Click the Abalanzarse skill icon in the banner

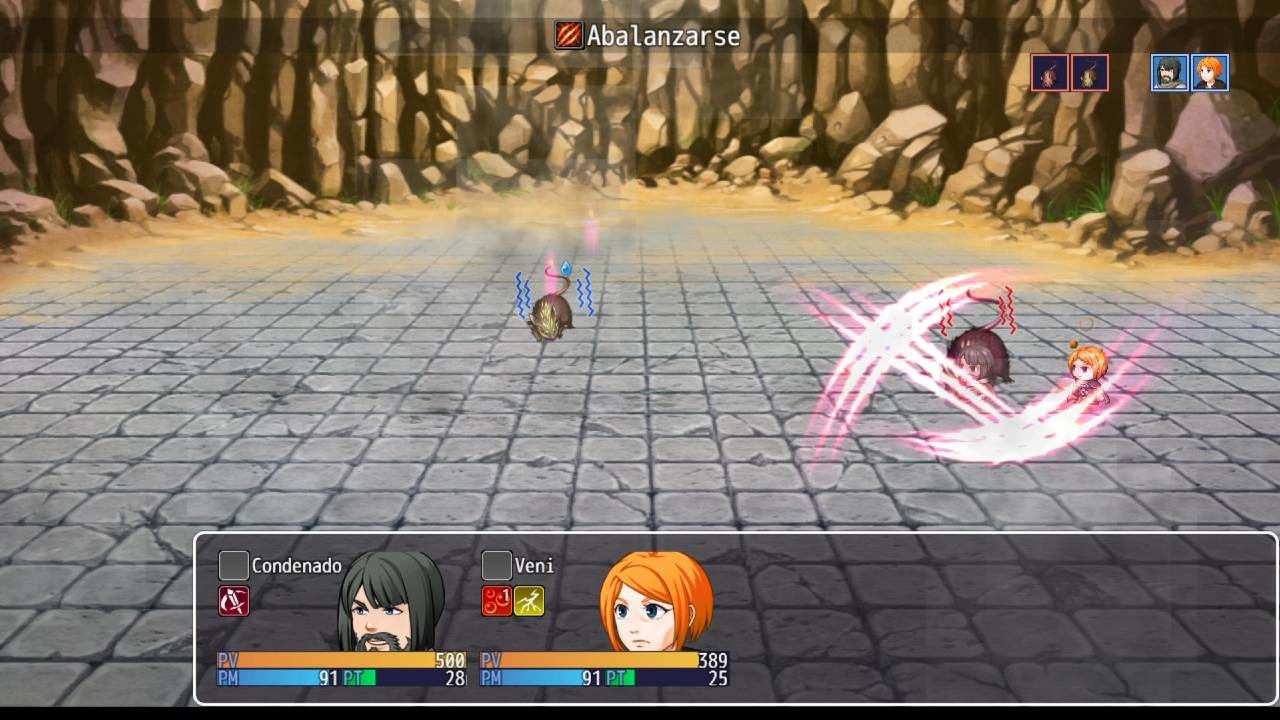click(567, 36)
